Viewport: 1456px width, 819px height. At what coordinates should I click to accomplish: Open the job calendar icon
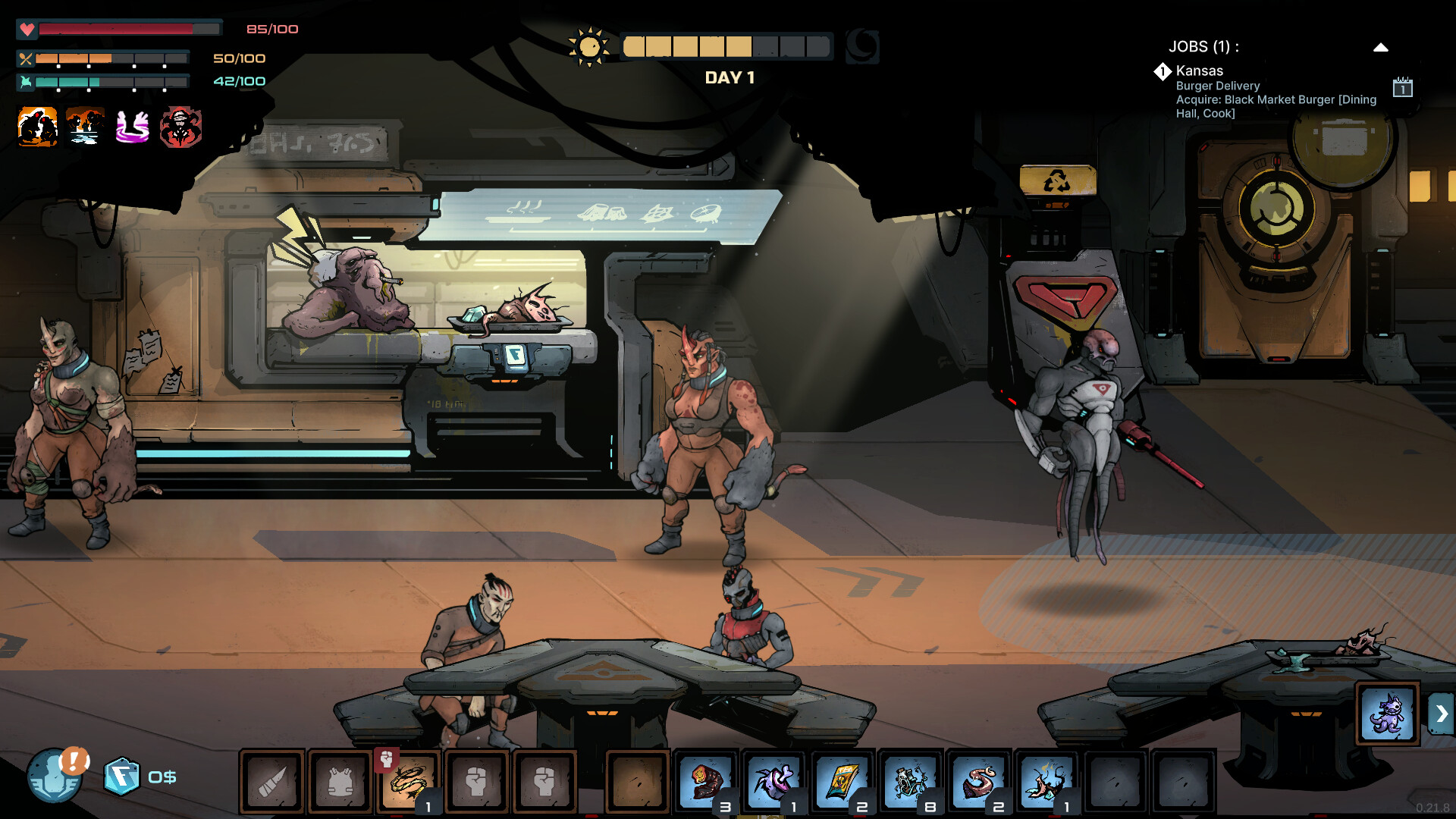[1402, 87]
